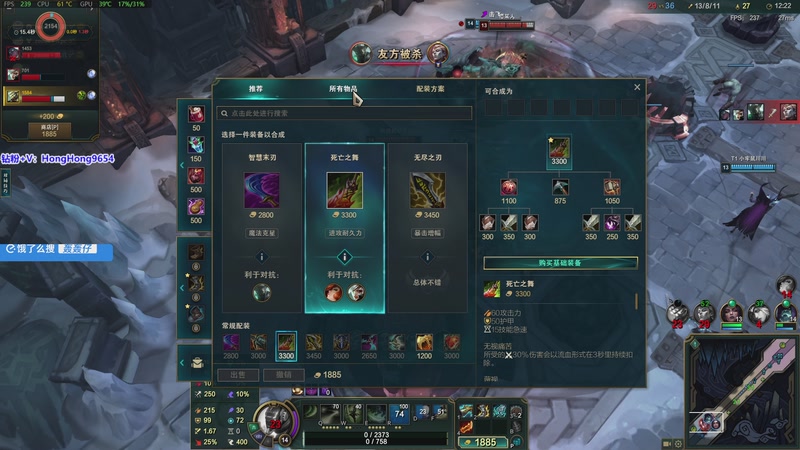Switch to the 配装方案 item sets tab

tap(430, 89)
